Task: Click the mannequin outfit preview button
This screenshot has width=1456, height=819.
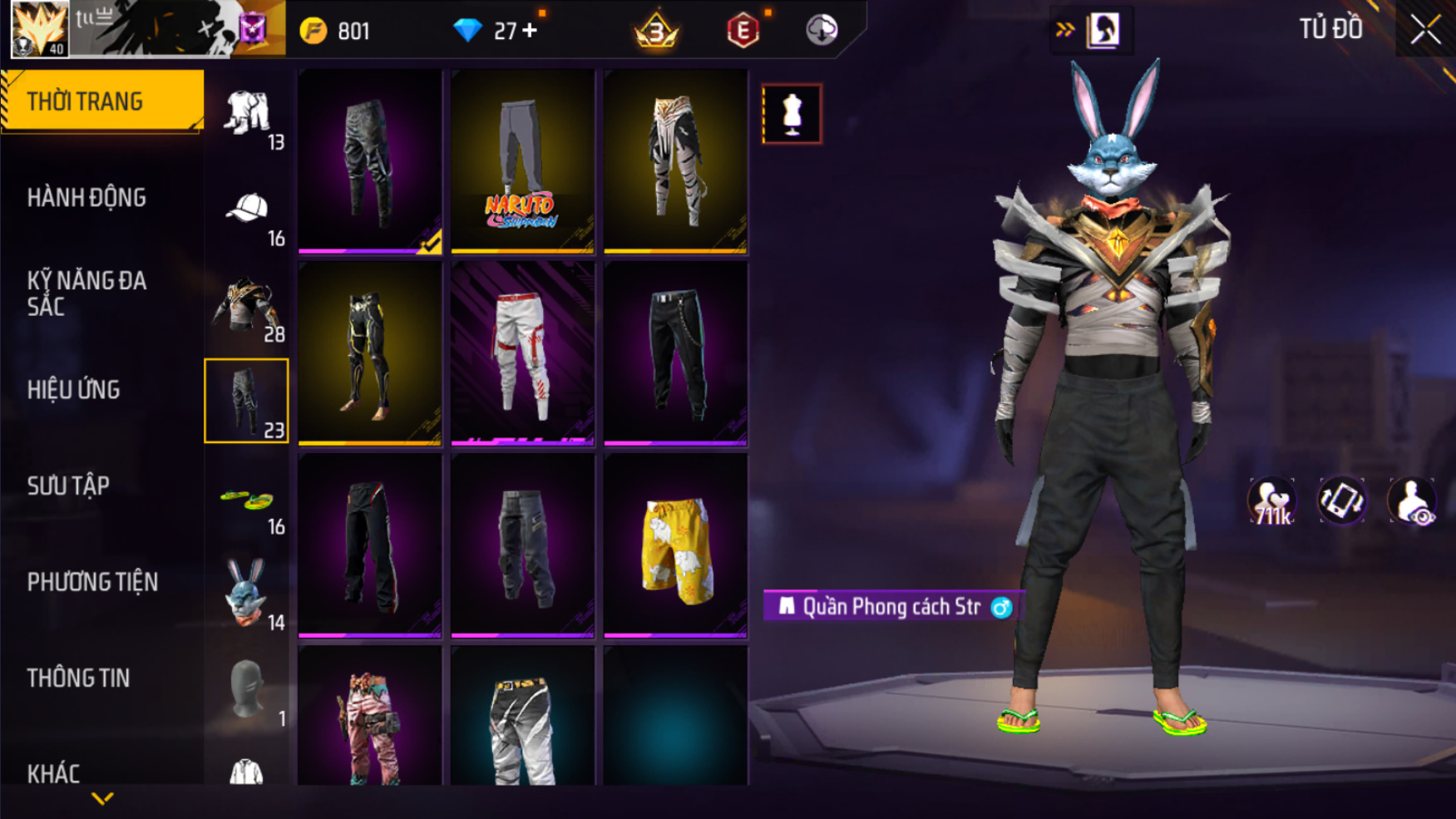Action: coord(792,114)
